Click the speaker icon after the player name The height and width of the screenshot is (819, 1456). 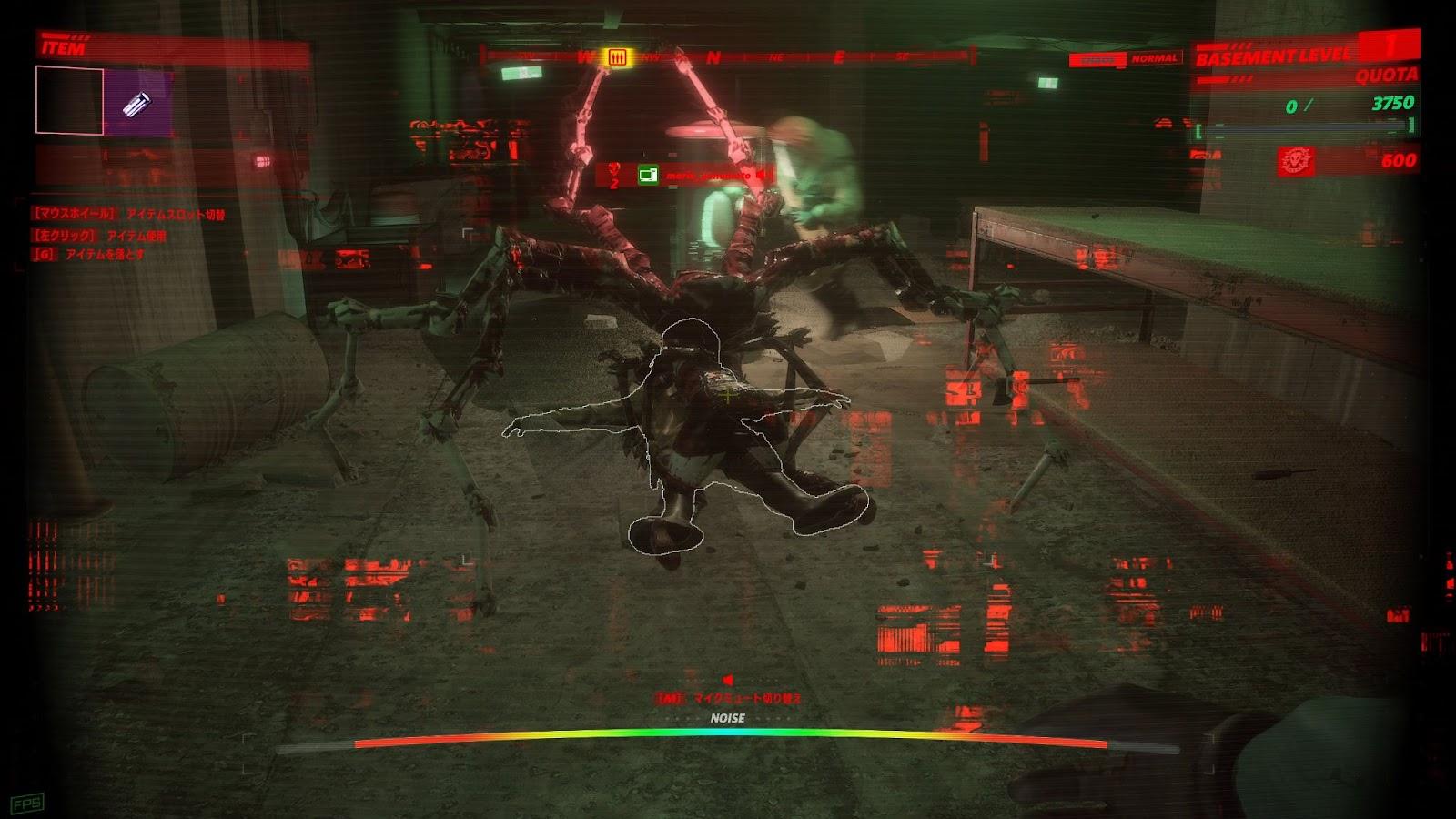[758, 174]
